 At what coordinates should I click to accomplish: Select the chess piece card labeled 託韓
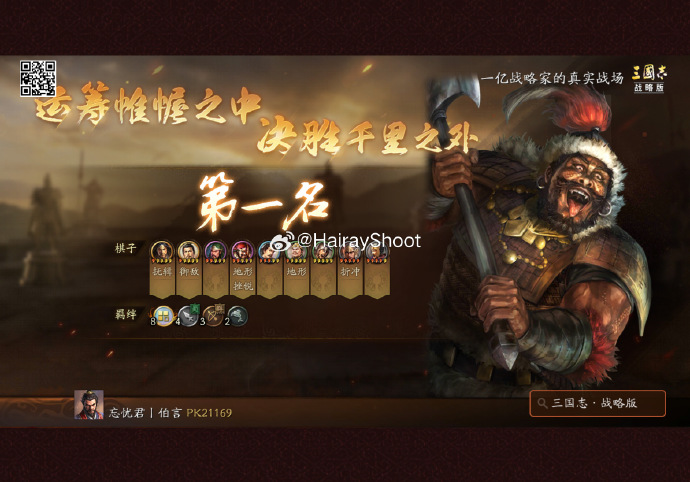(x=162, y=269)
